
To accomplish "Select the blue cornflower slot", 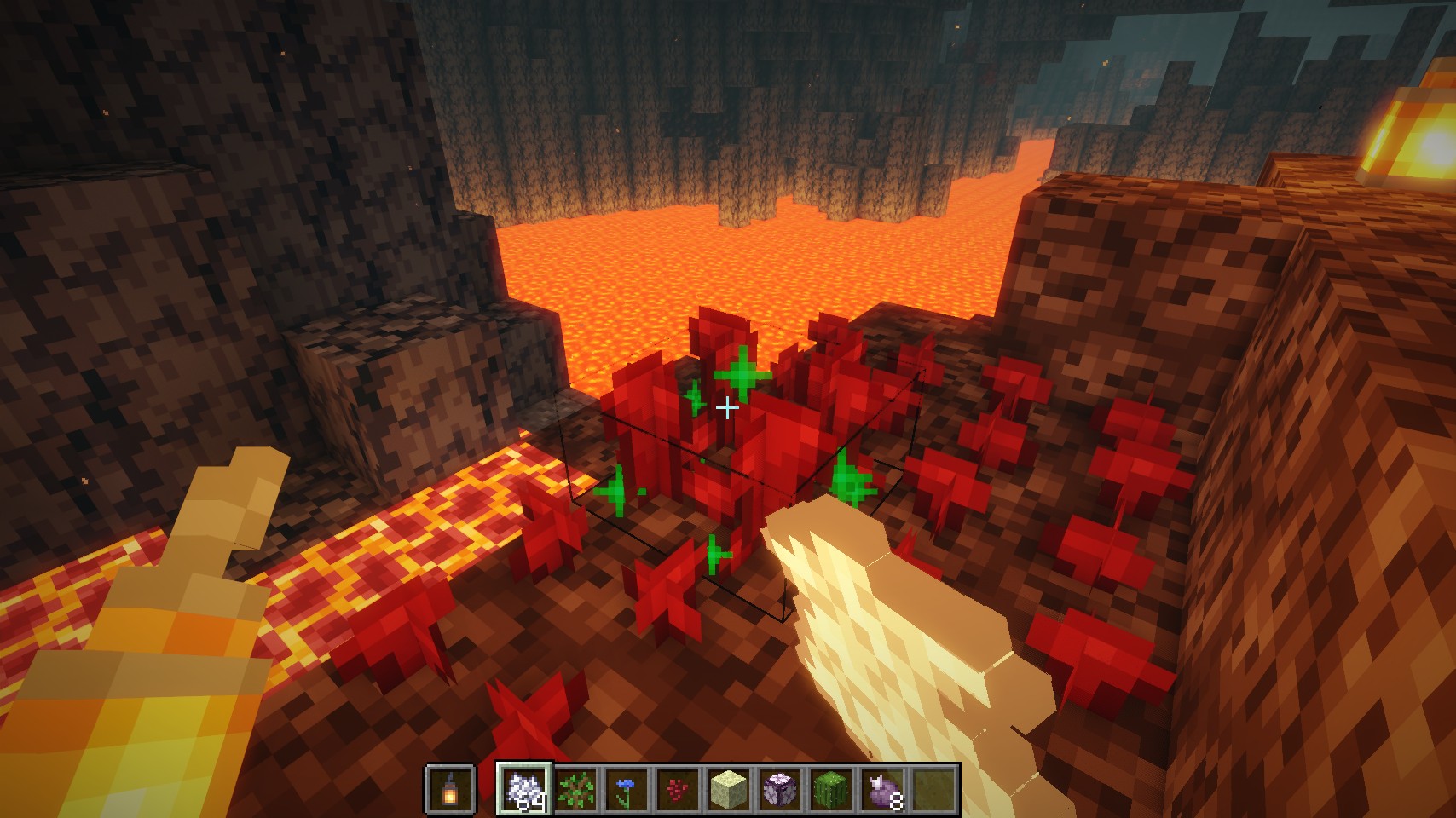I will 627,789.
